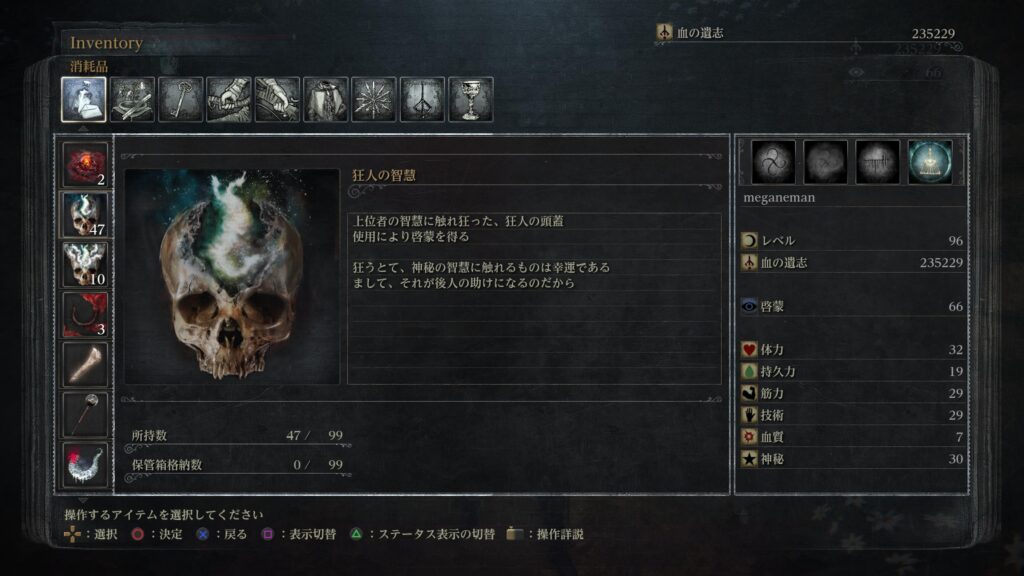Screen dimensions: 1024x576
Task: Select the red glowing item with 2 count
Action: click(x=85, y=165)
